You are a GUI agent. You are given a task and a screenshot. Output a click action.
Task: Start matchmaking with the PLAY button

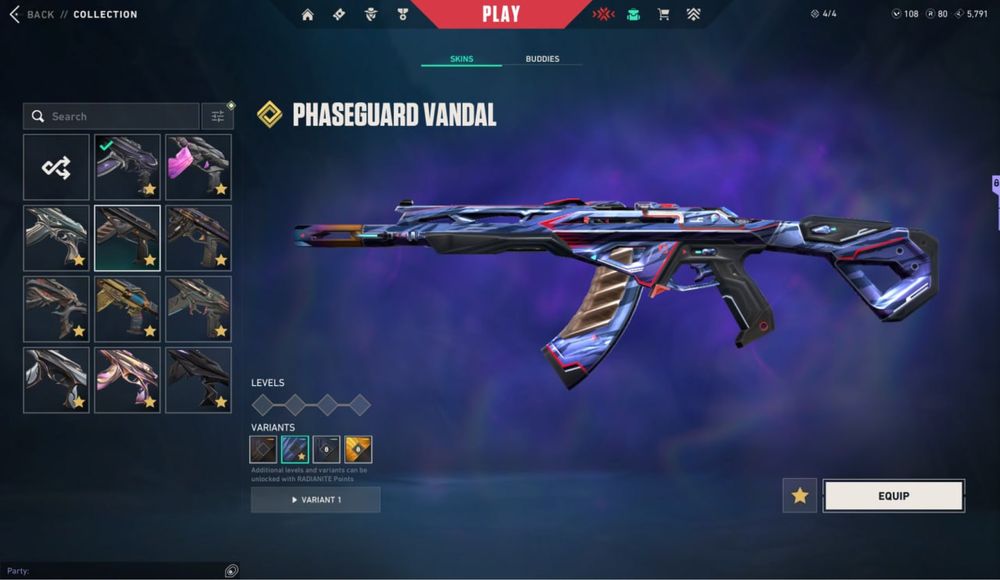[x=500, y=14]
